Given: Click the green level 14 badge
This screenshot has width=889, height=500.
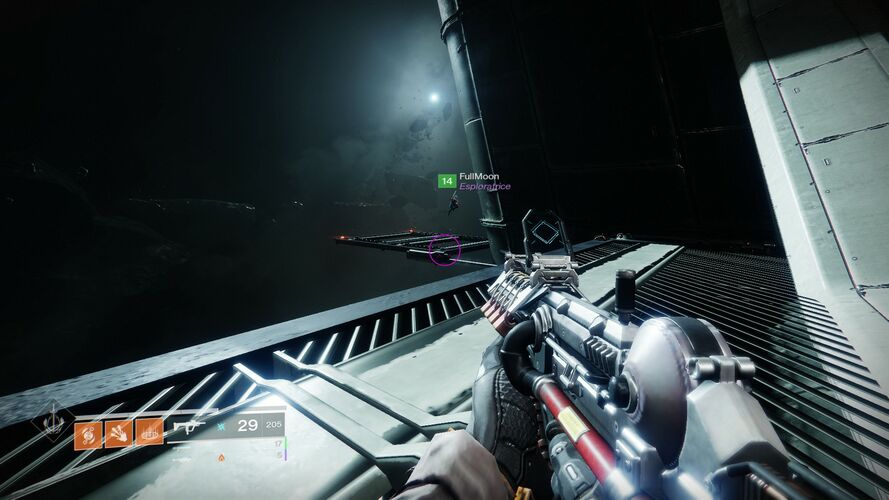Looking at the screenshot, I should [x=447, y=181].
